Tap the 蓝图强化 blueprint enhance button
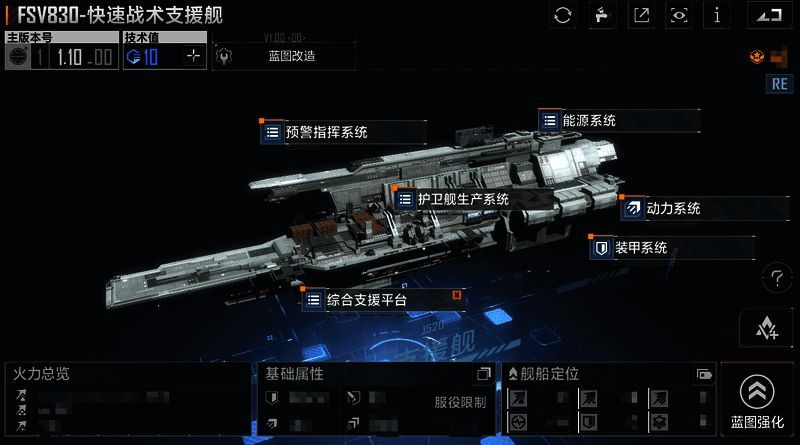The image size is (800, 445). point(757,402)
